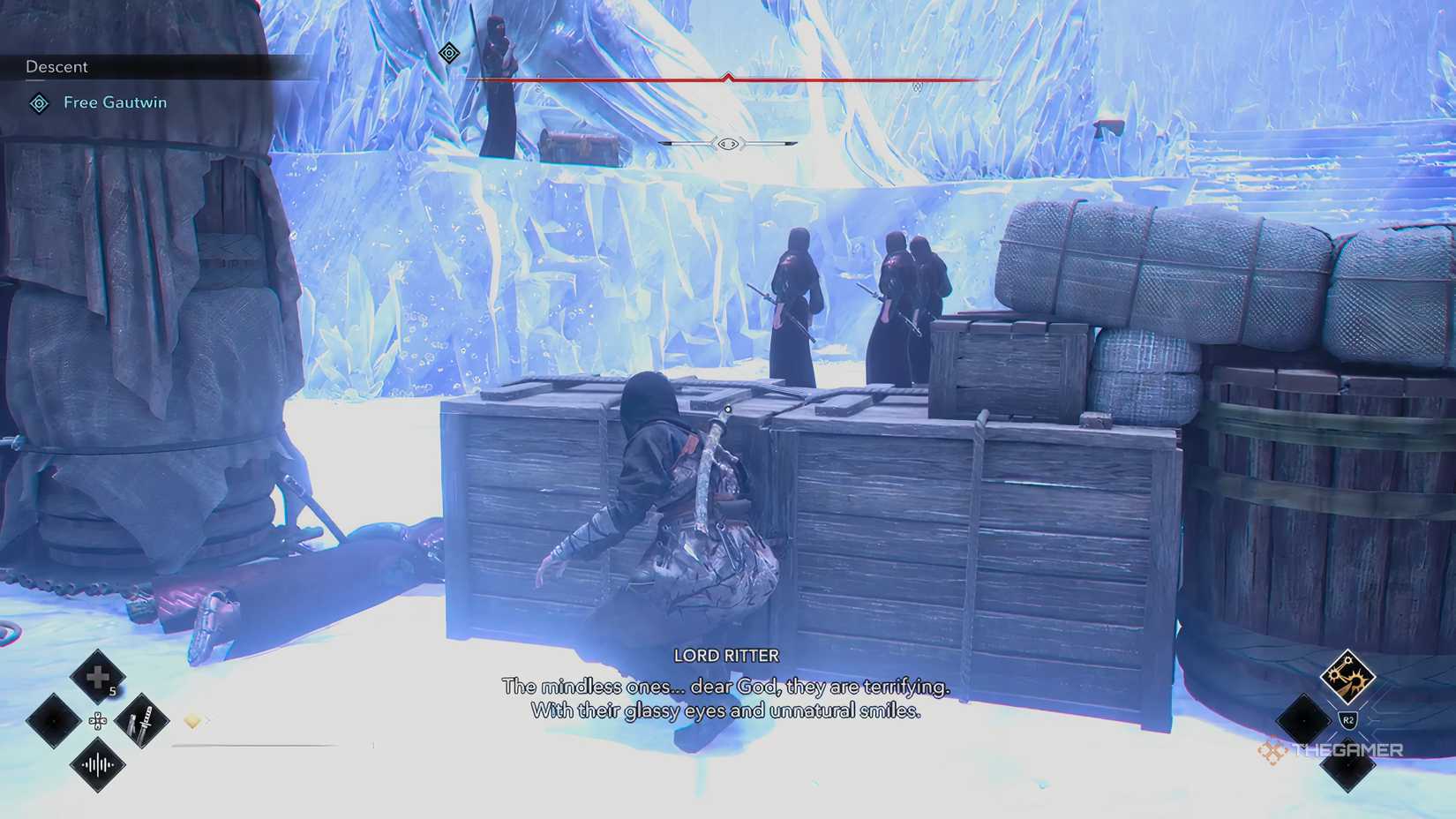Image resolution: width=1456 pixels, height=819 pixels.
Task: Click the bottom empty ability diamond slot
Action: tap(1350, 765)
